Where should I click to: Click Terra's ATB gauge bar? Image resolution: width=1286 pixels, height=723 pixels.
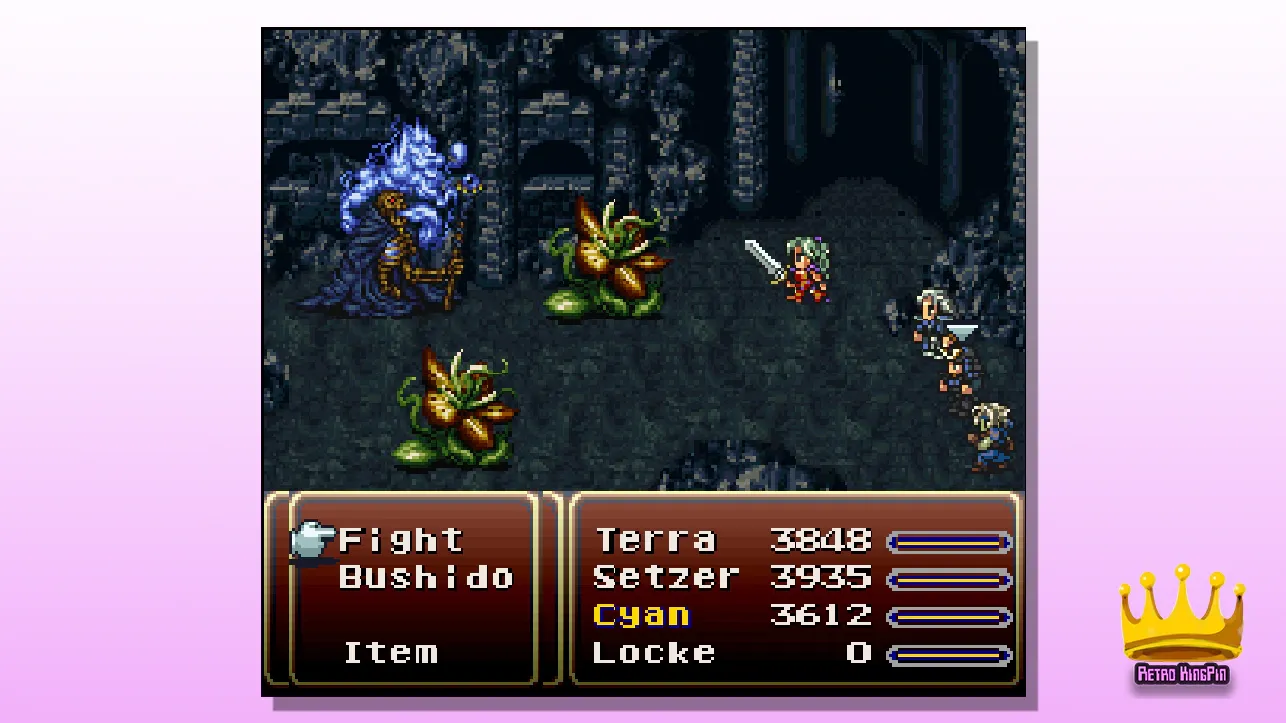pyautogui.click(x=950, y=540)
